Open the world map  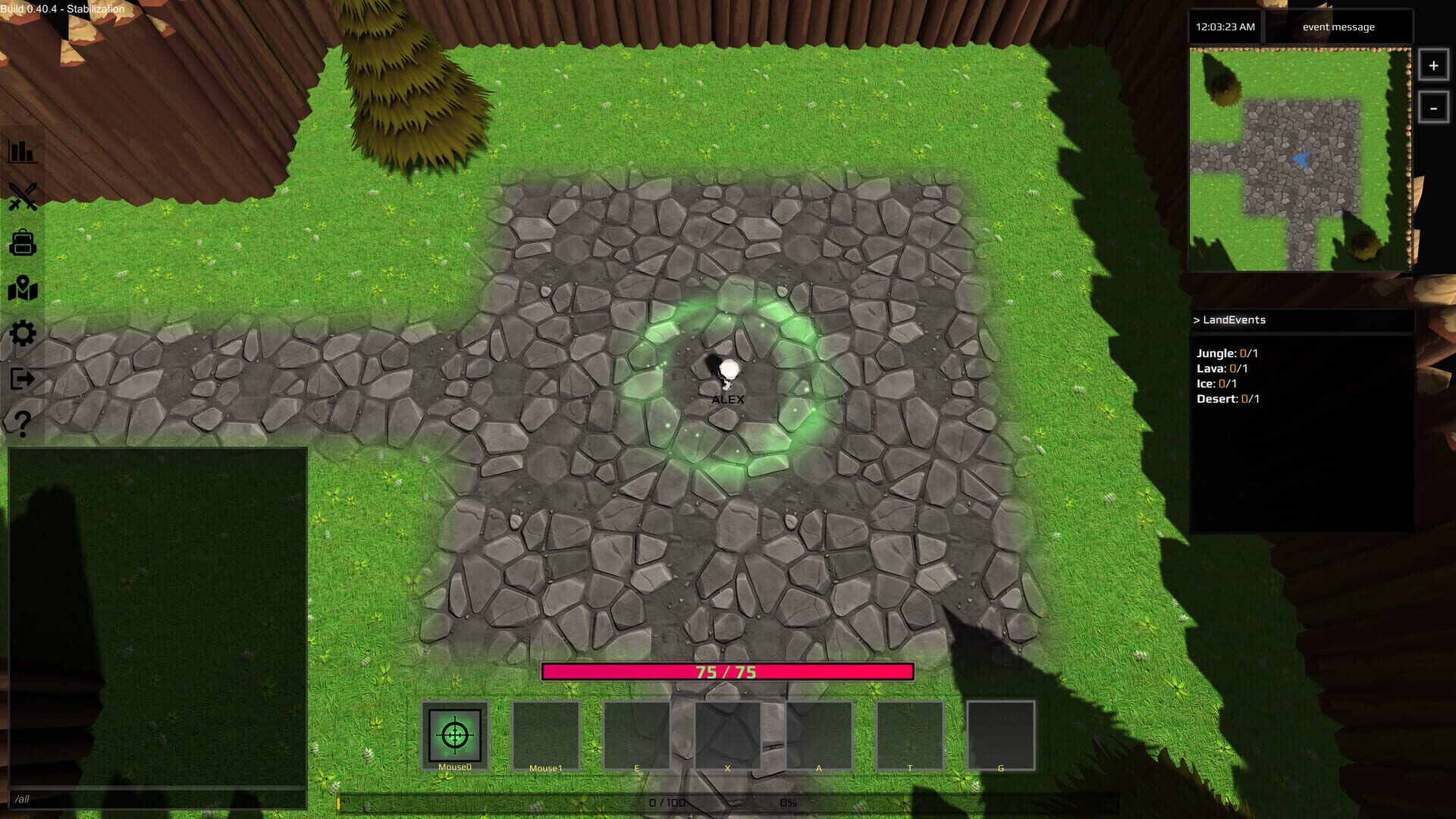click(x=23, y=289)
